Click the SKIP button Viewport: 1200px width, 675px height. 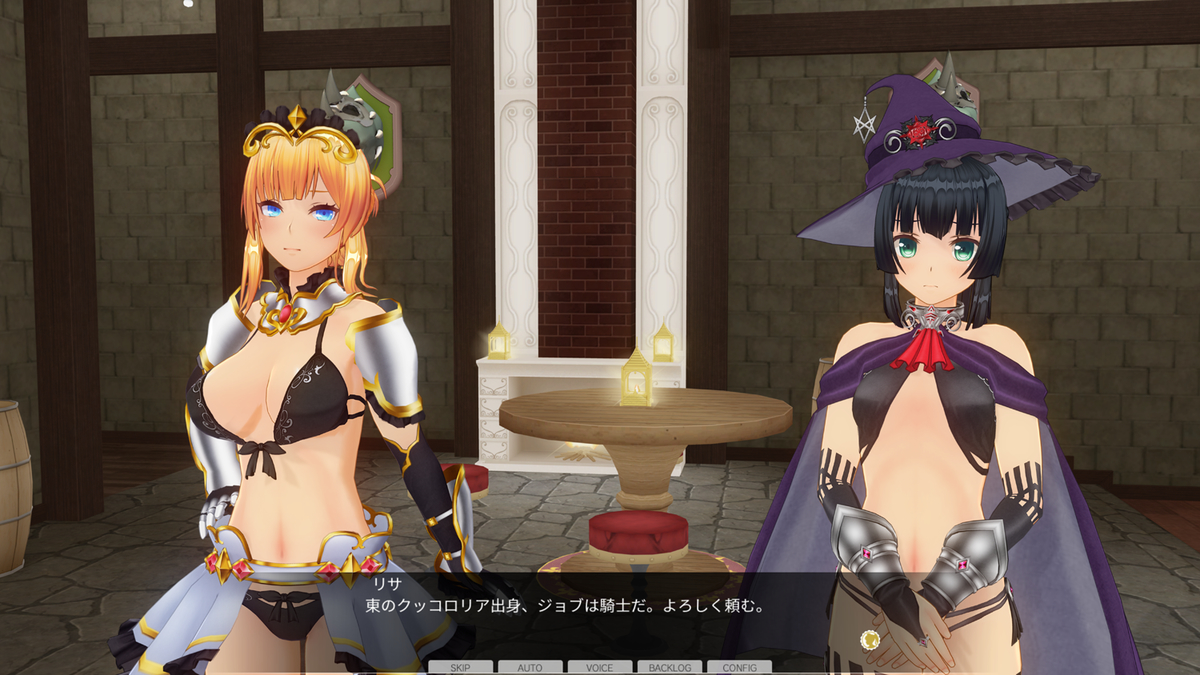pyautogui.click(x=461, y=667)
